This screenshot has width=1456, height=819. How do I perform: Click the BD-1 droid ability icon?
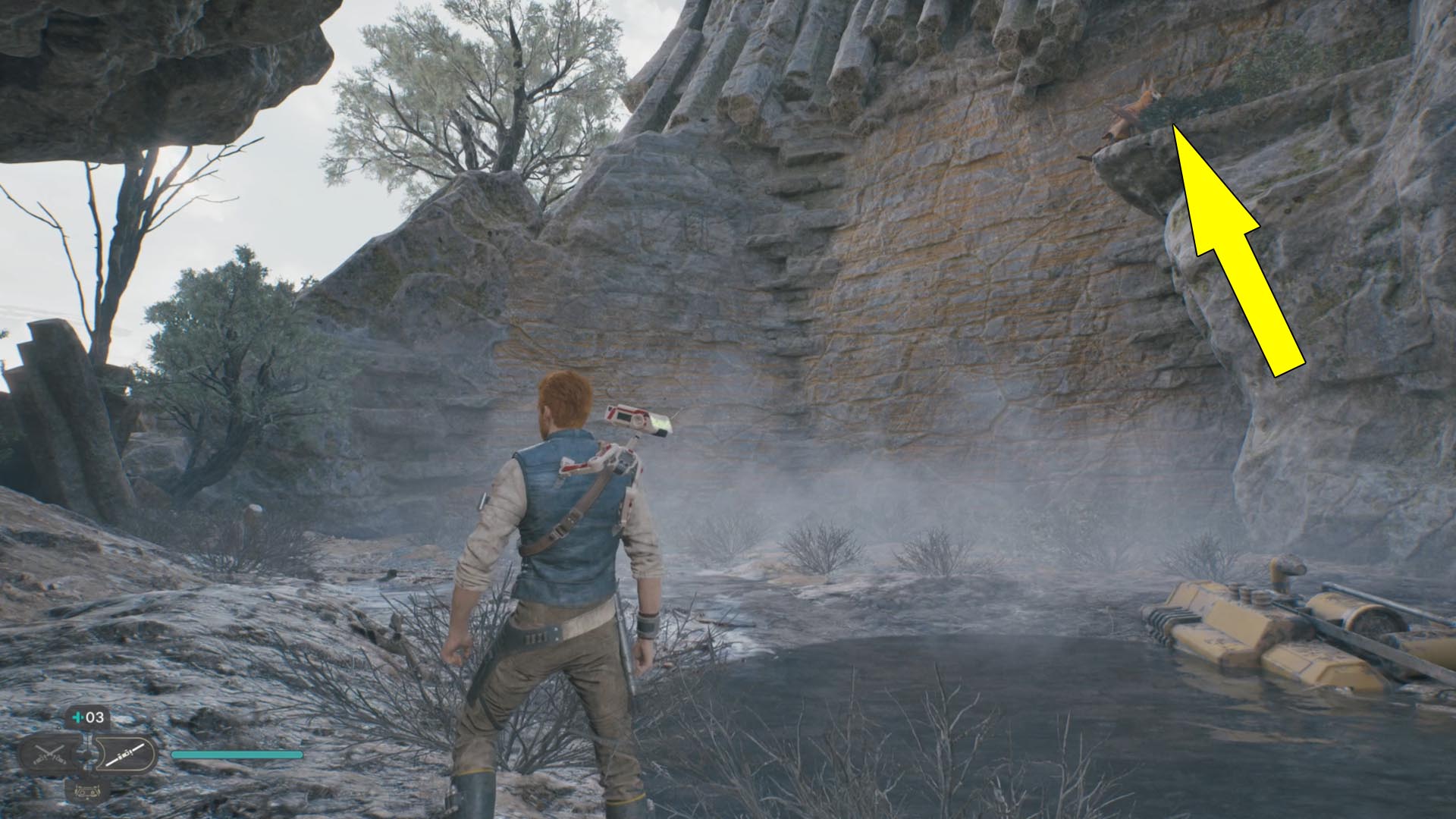point(86,792)
